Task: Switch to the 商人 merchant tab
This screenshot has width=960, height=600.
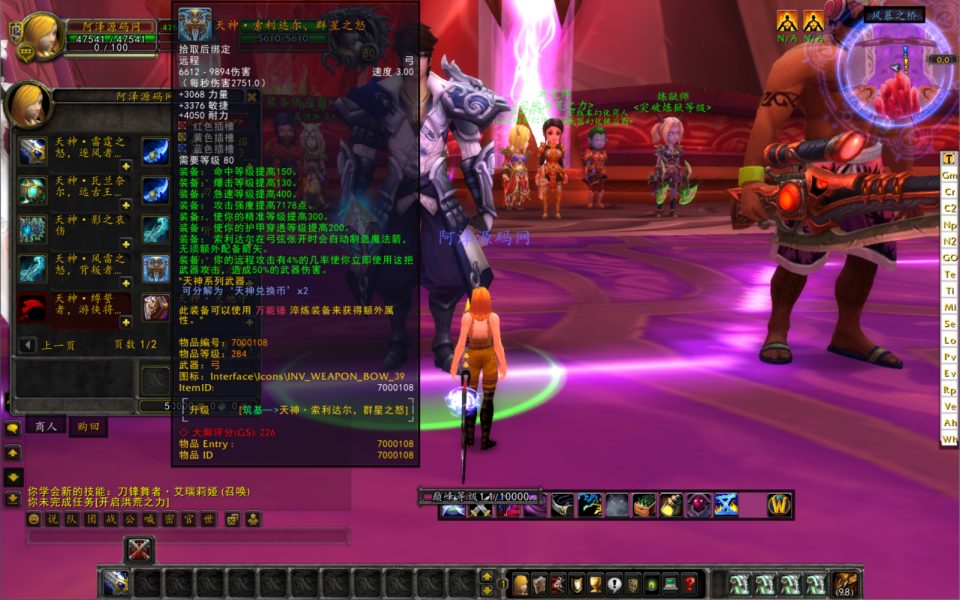Action: click(x=44, y=426)
